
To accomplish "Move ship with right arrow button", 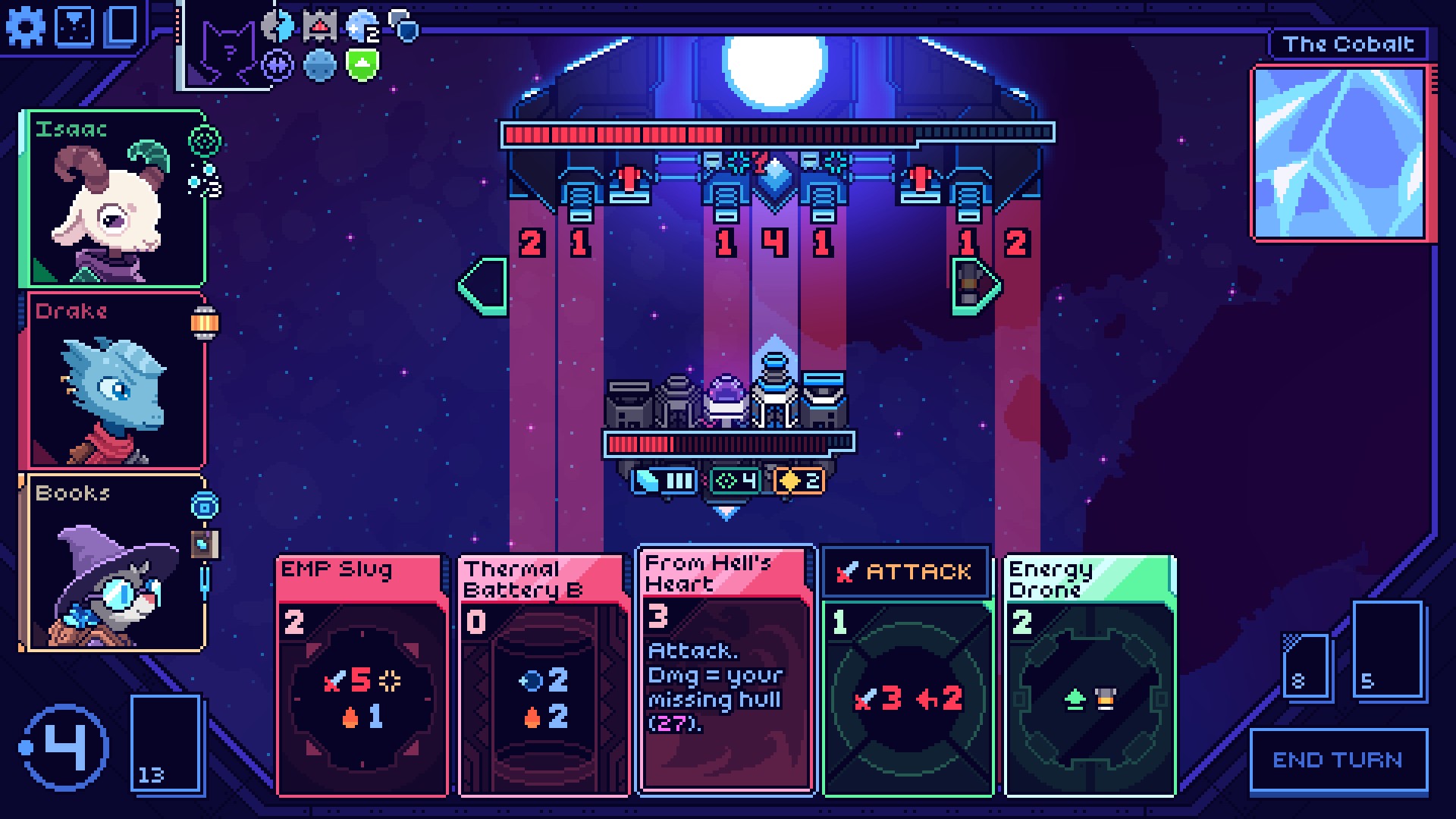I will 975,286.
